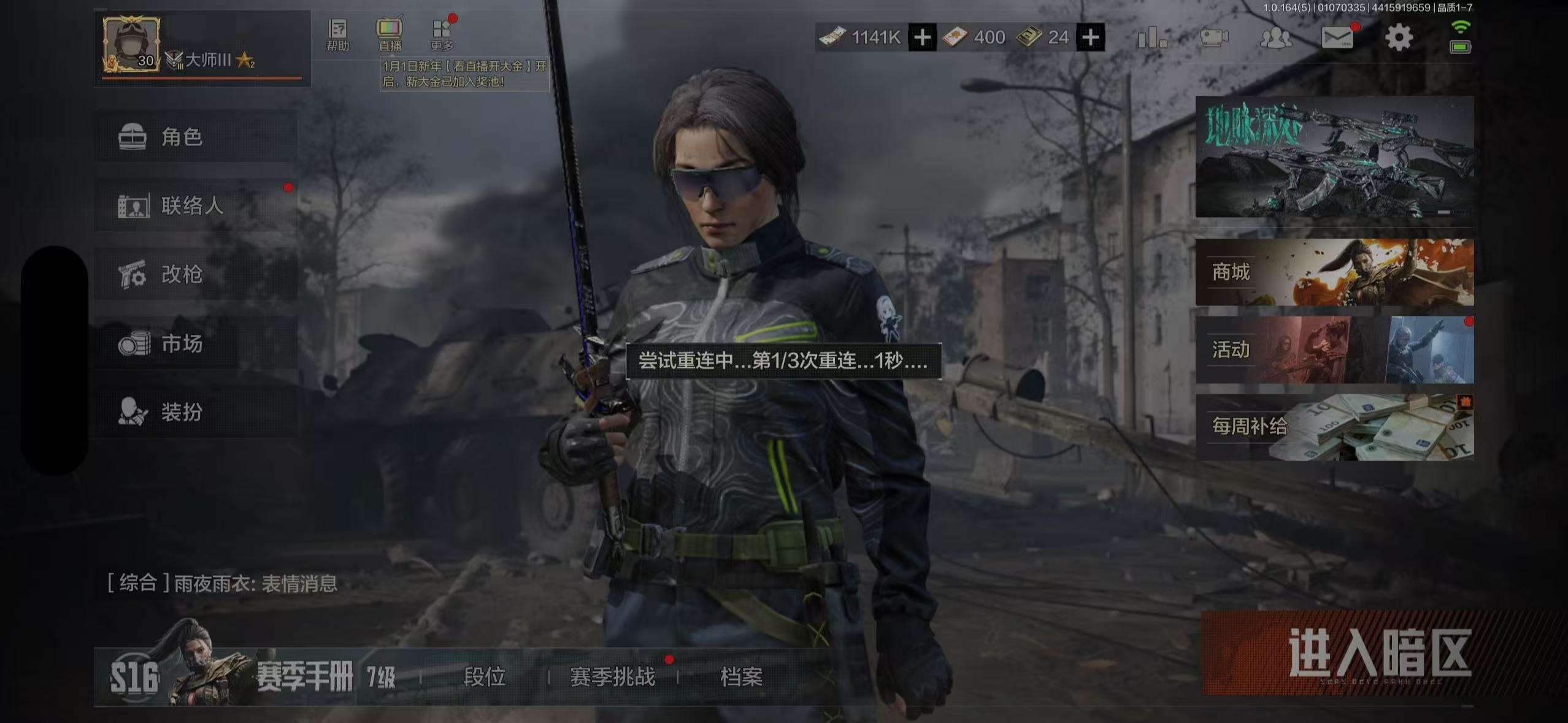
Task: Show the 更多 more options
Action: click(442, 35)
